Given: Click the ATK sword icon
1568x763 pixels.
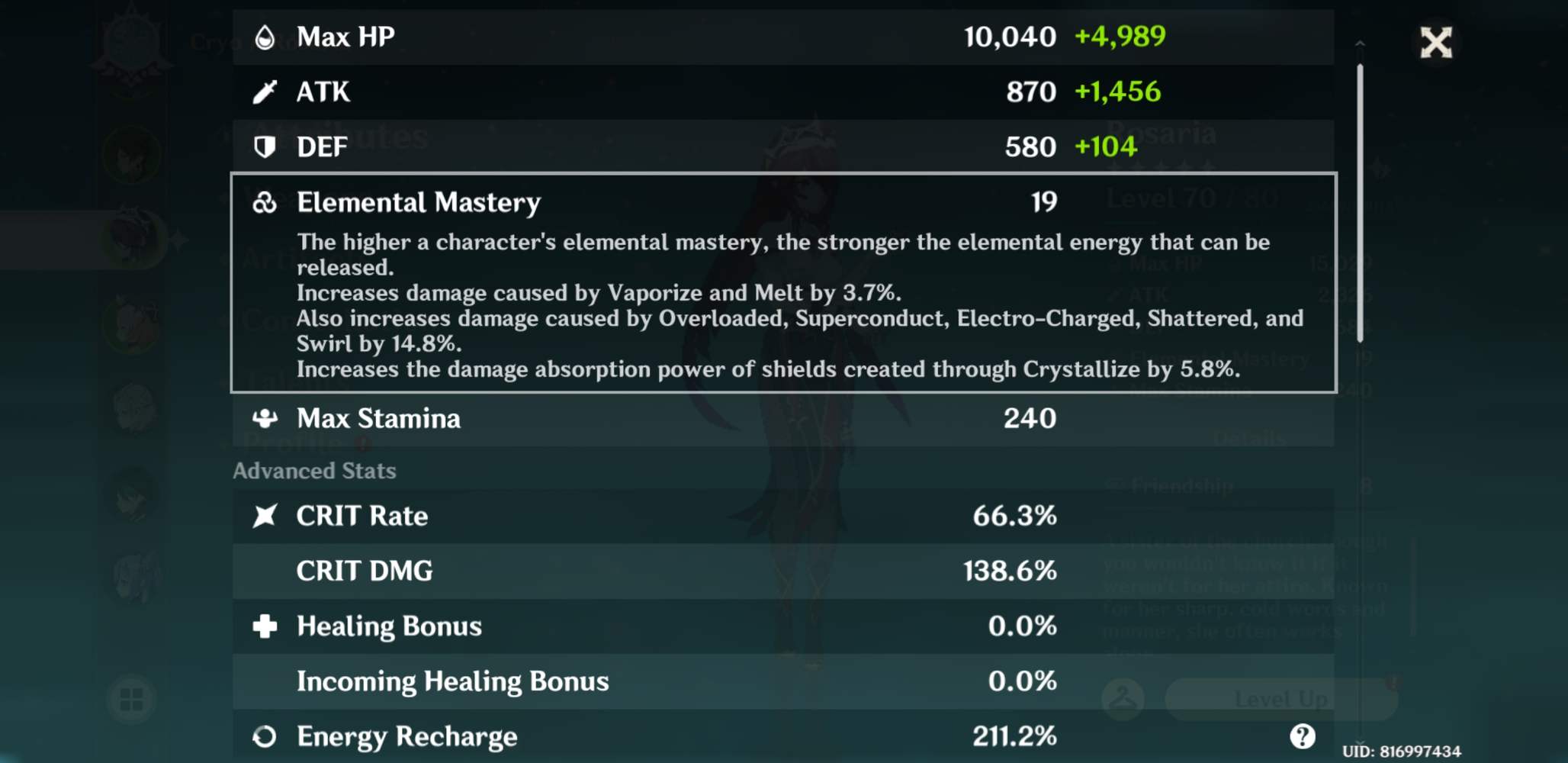Looking at the screenshot, I should pyautogui.click(x=266, y=91).
